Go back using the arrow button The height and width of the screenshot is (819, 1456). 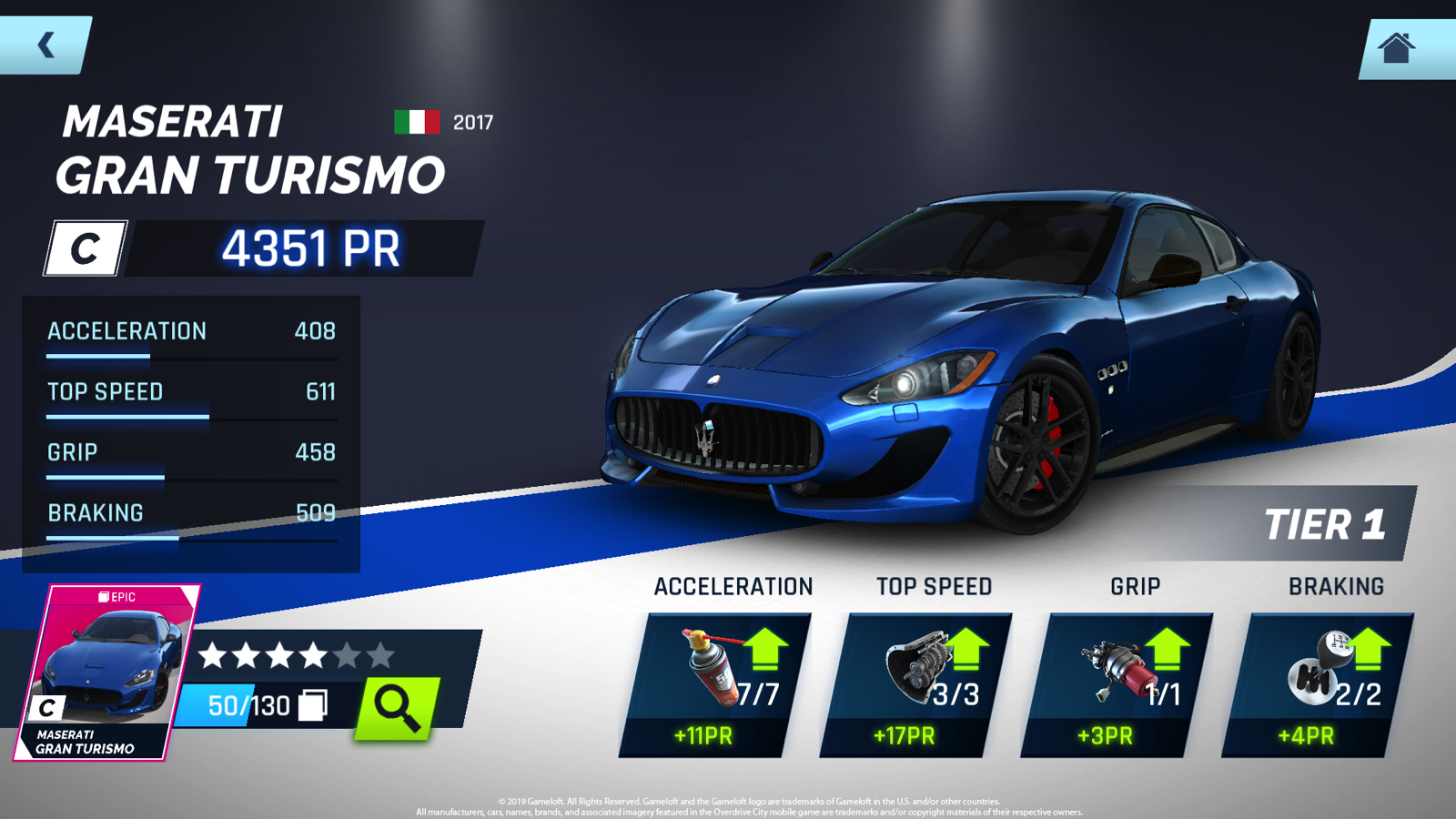(x=45, y=44)
